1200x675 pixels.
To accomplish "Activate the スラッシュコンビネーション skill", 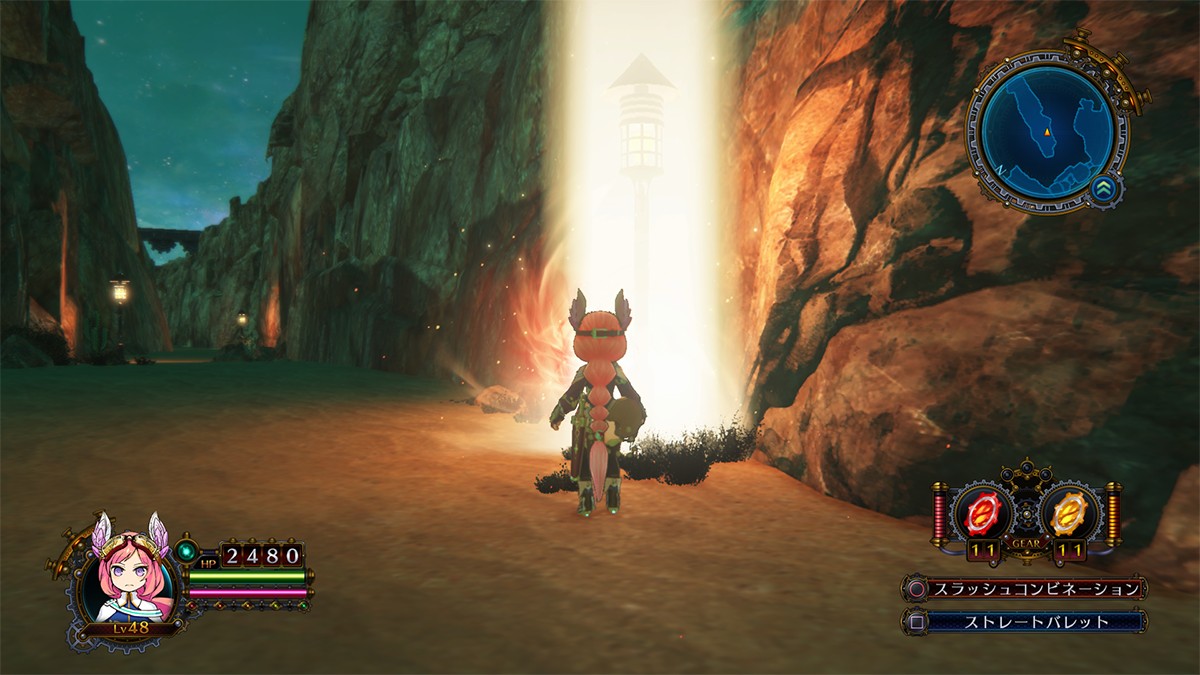I will (1036, 588).
